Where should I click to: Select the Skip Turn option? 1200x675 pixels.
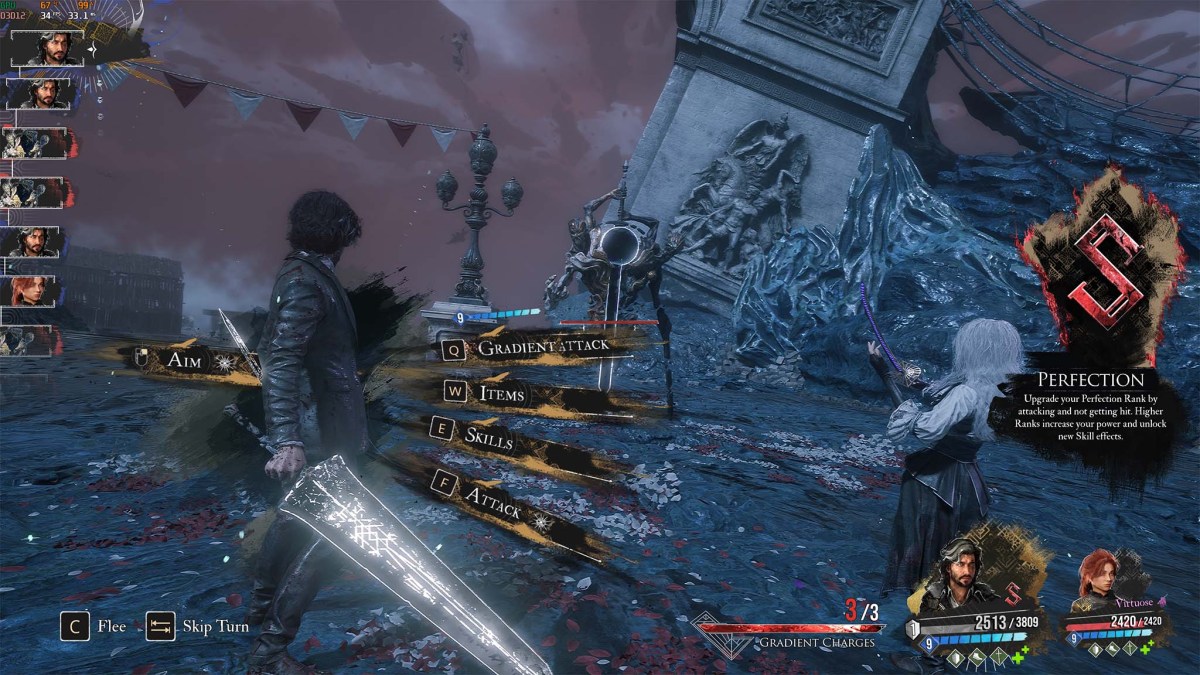point(198,627)
